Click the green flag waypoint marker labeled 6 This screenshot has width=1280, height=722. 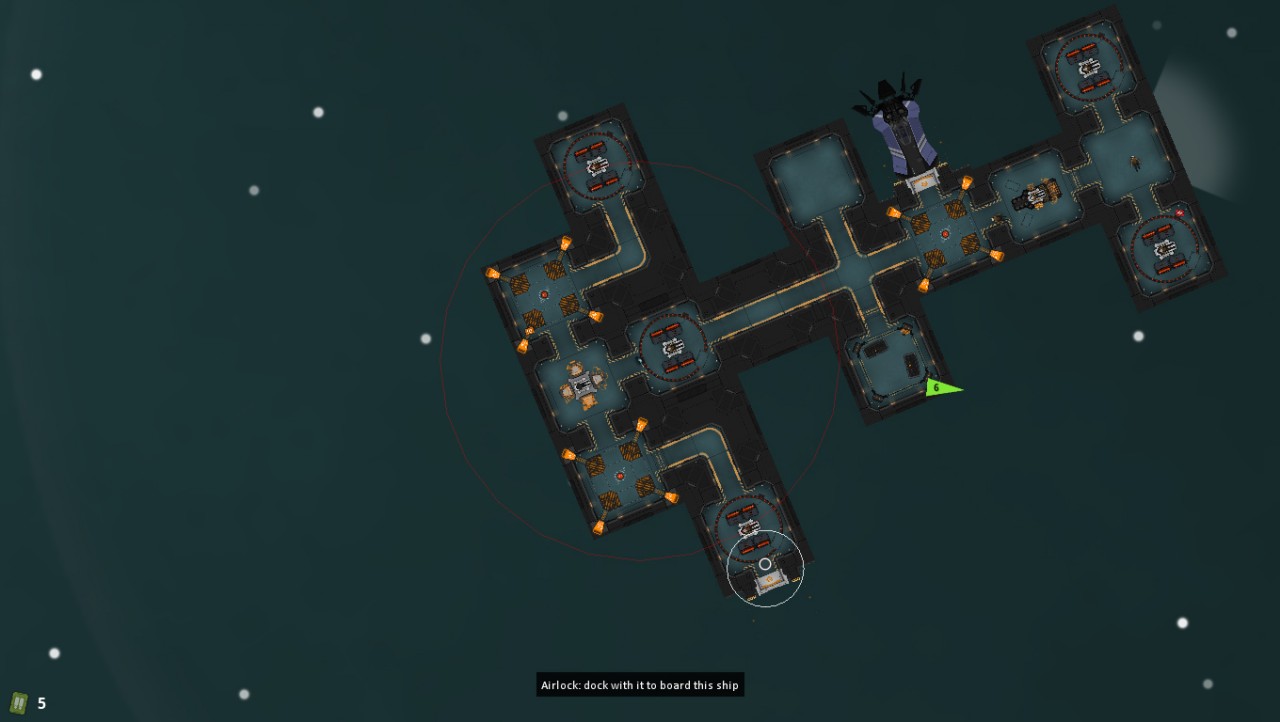(938, 387)
